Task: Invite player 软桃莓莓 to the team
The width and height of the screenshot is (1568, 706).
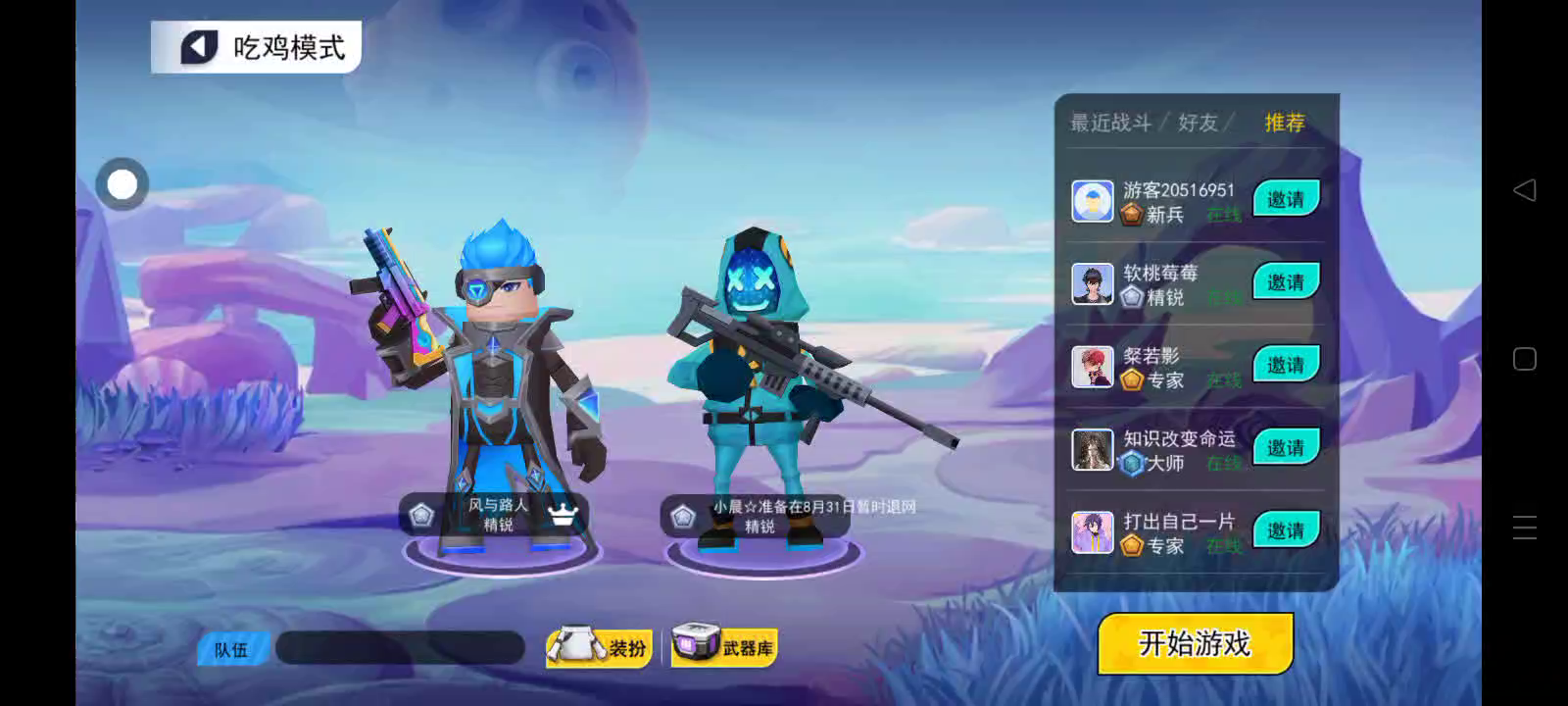Action: [1286, 282]
